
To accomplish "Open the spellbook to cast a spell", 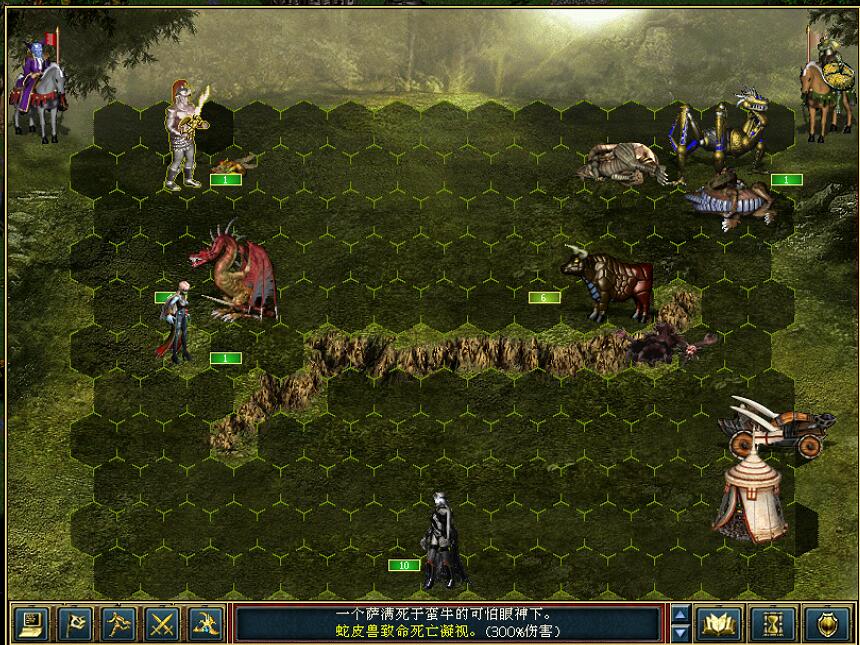I will click(717, 624).
